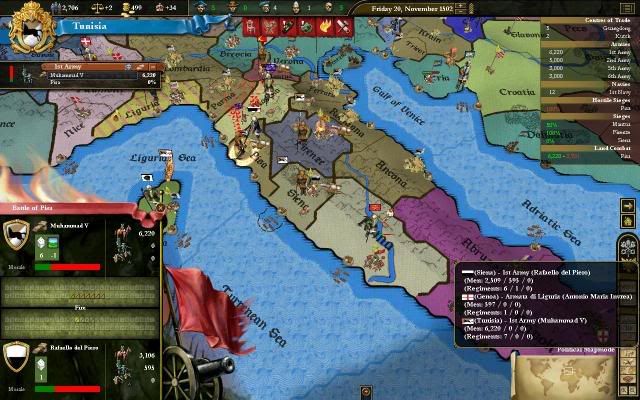Click the flame alert icon
The image size is (640, 400).
coord(326,25)
